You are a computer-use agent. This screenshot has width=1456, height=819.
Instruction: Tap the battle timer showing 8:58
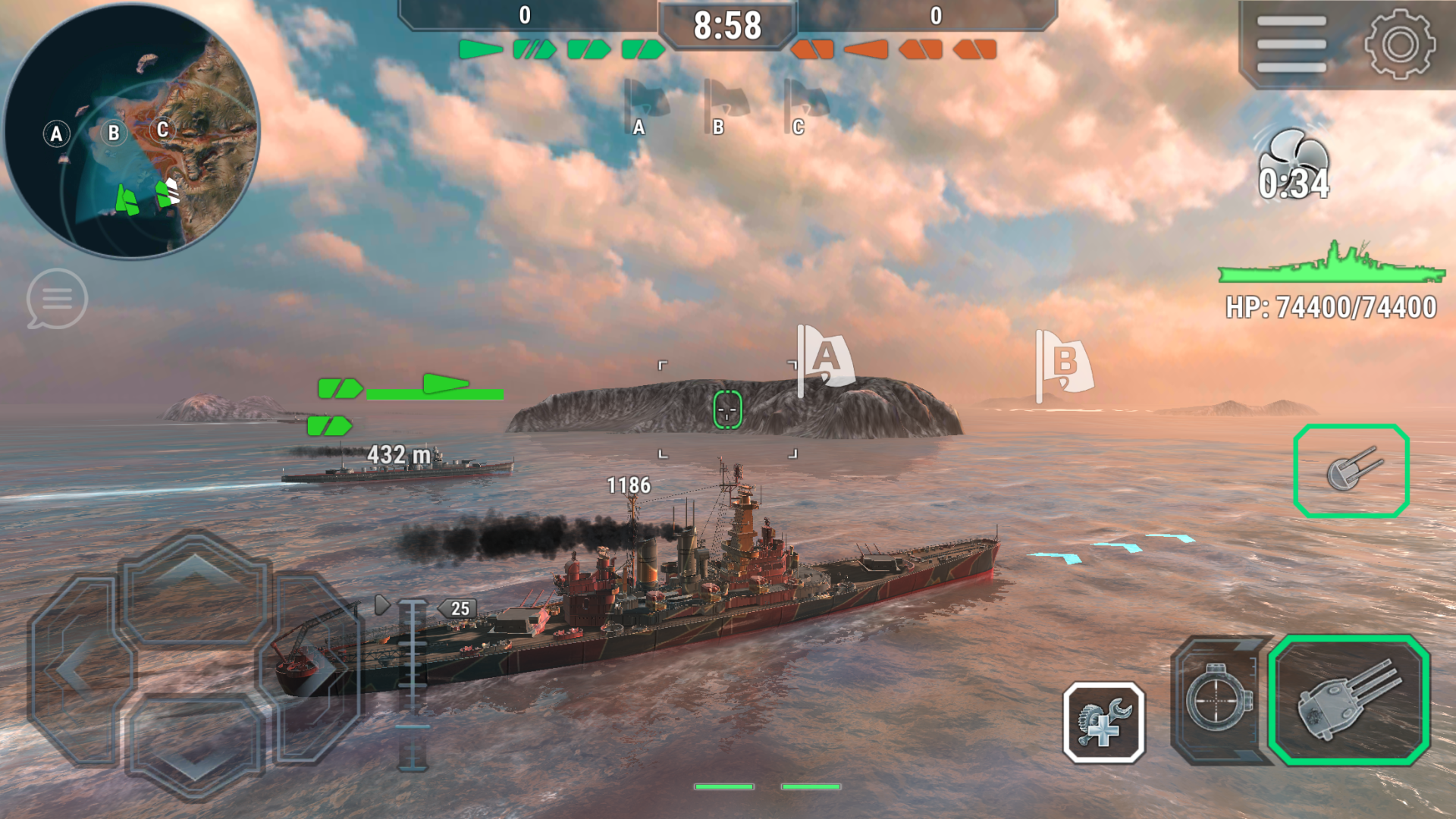click(727, 24)
